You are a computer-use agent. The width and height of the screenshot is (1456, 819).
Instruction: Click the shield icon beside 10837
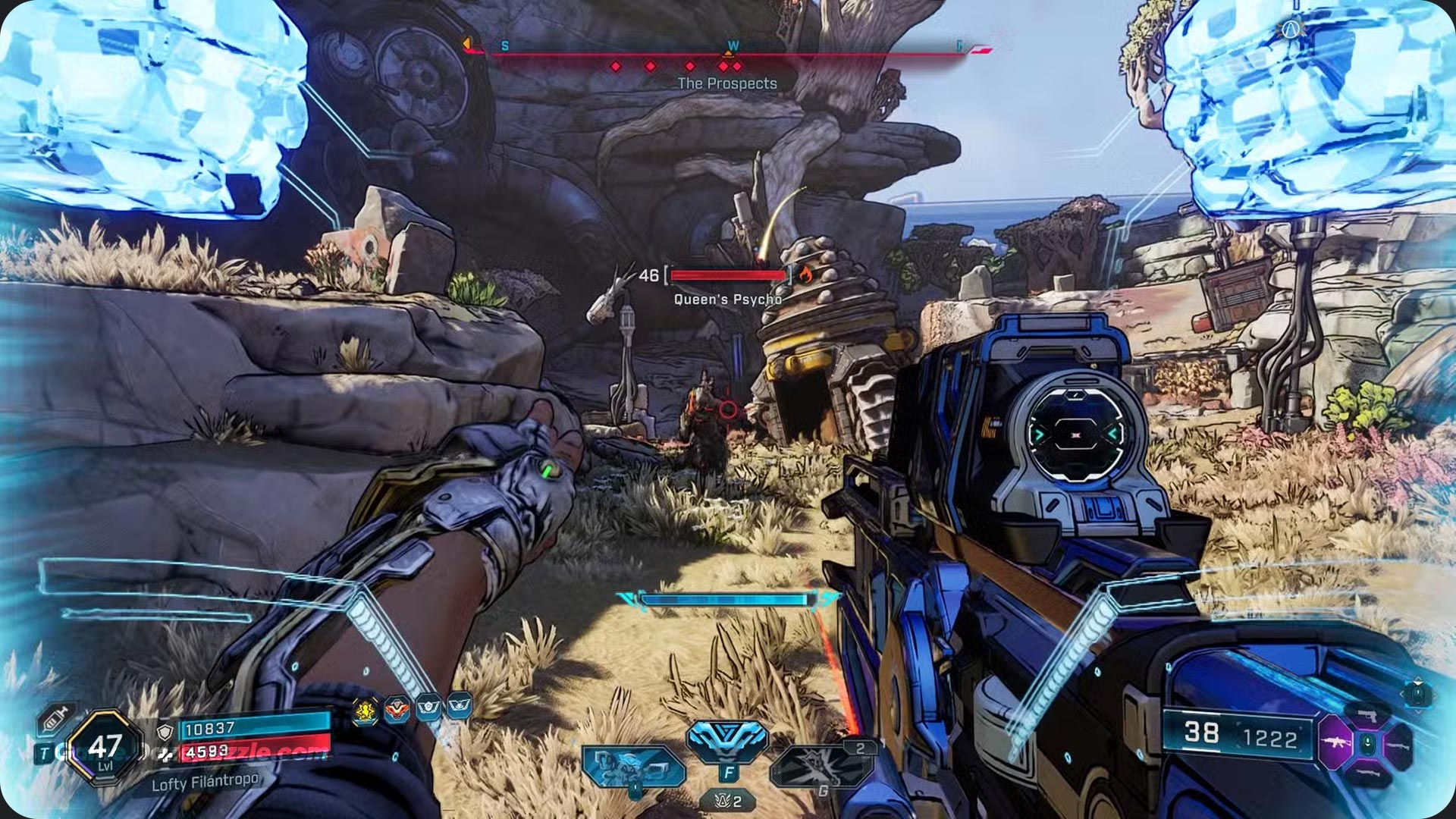point(165,733)
